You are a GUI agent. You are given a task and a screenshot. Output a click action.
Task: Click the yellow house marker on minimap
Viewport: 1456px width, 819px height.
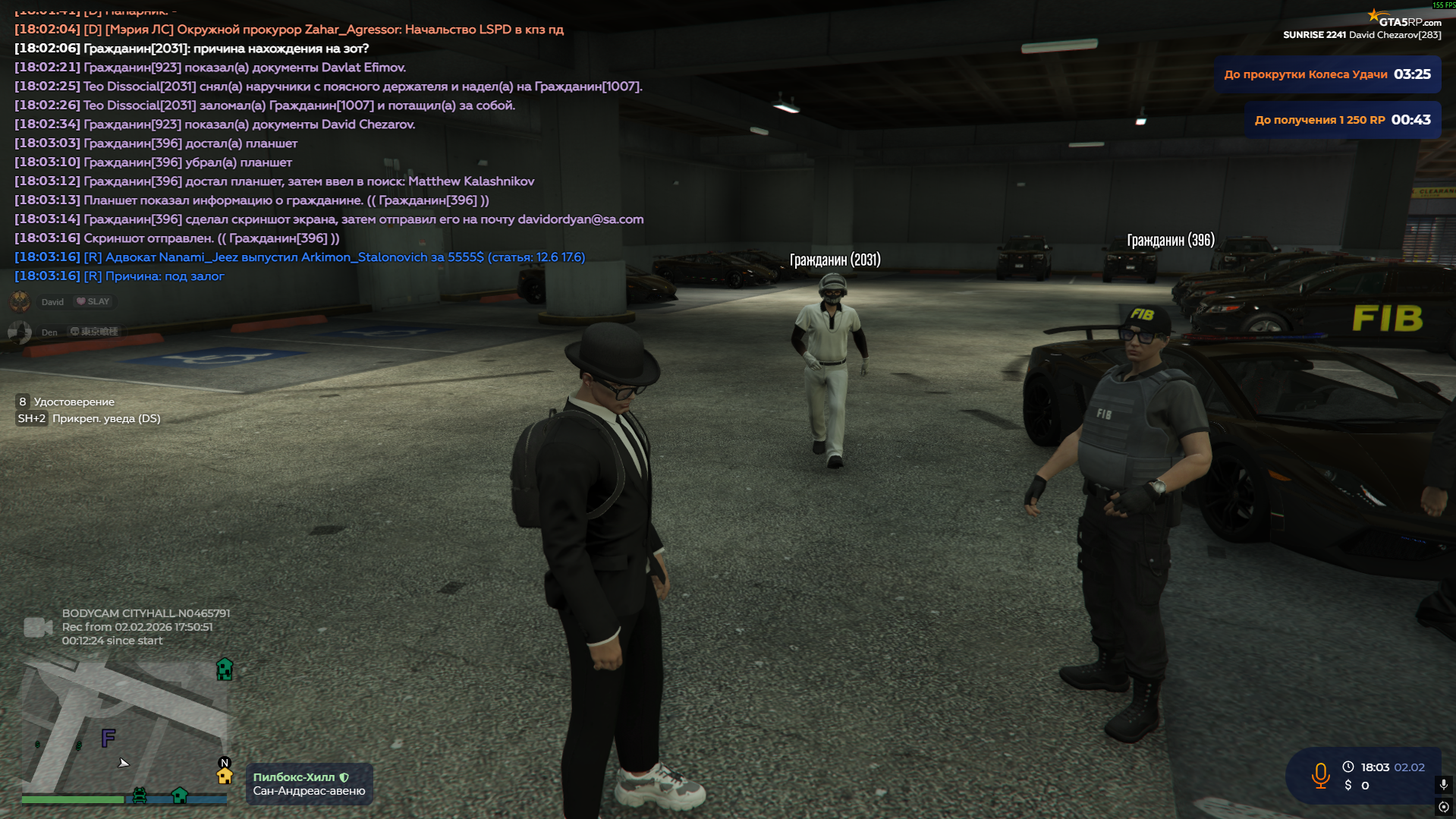pyautogui.click(x=225, y=776)
